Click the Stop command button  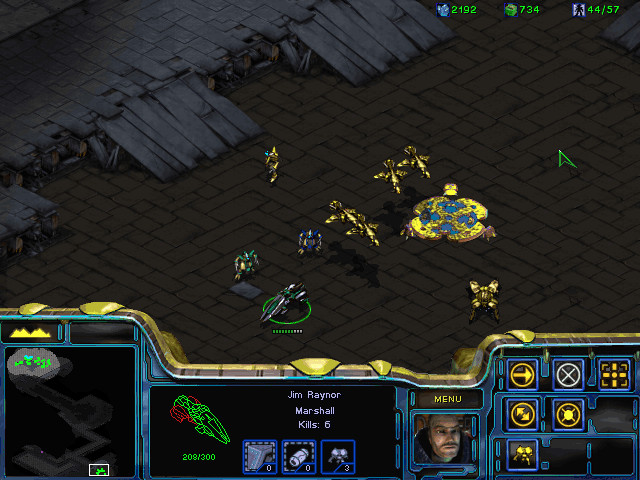[x=568, y=375]
